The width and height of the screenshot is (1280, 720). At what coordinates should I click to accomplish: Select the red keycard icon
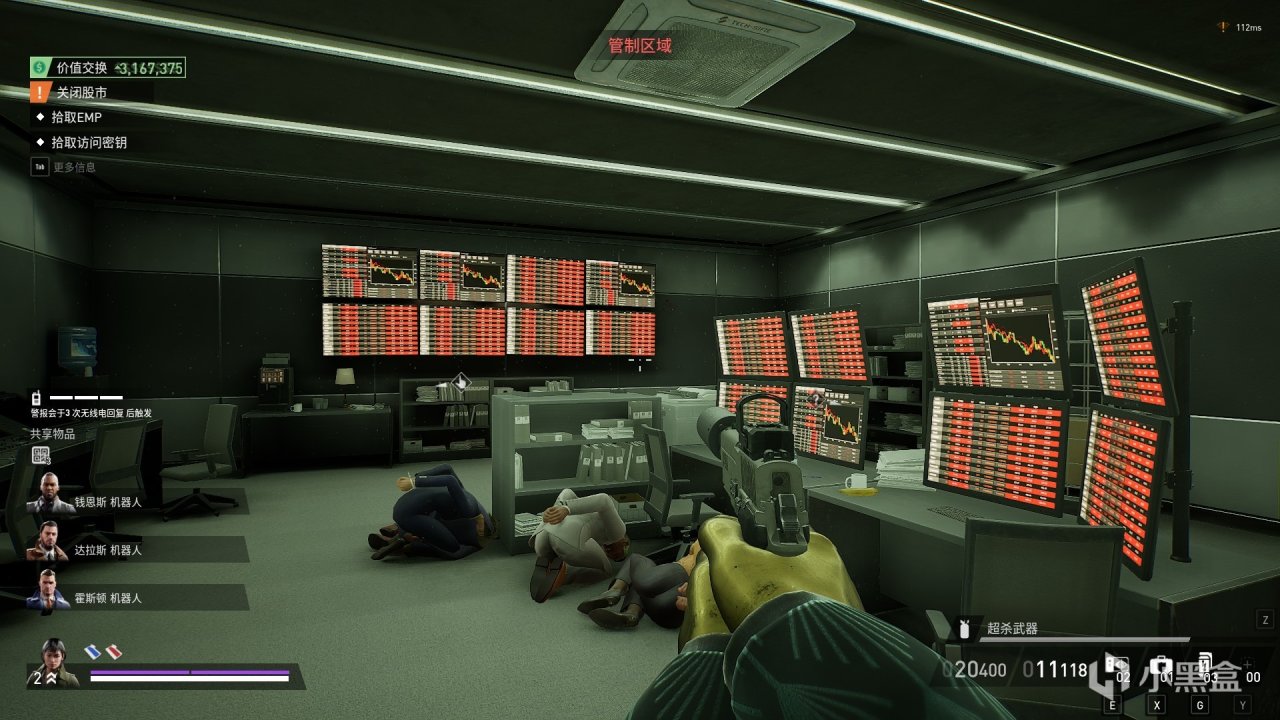pyautogui.click(x=113, y=652)
